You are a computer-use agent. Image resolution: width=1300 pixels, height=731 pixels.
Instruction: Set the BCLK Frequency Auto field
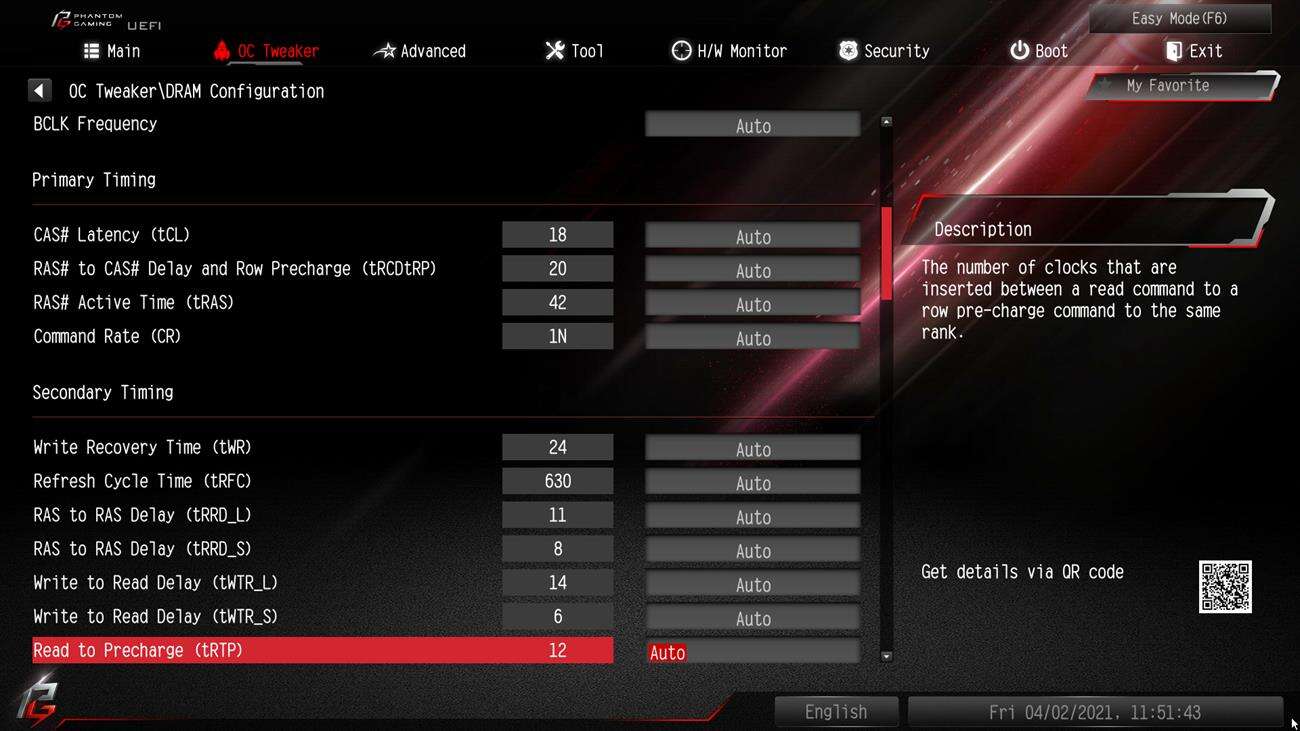[x=752, y=126]
